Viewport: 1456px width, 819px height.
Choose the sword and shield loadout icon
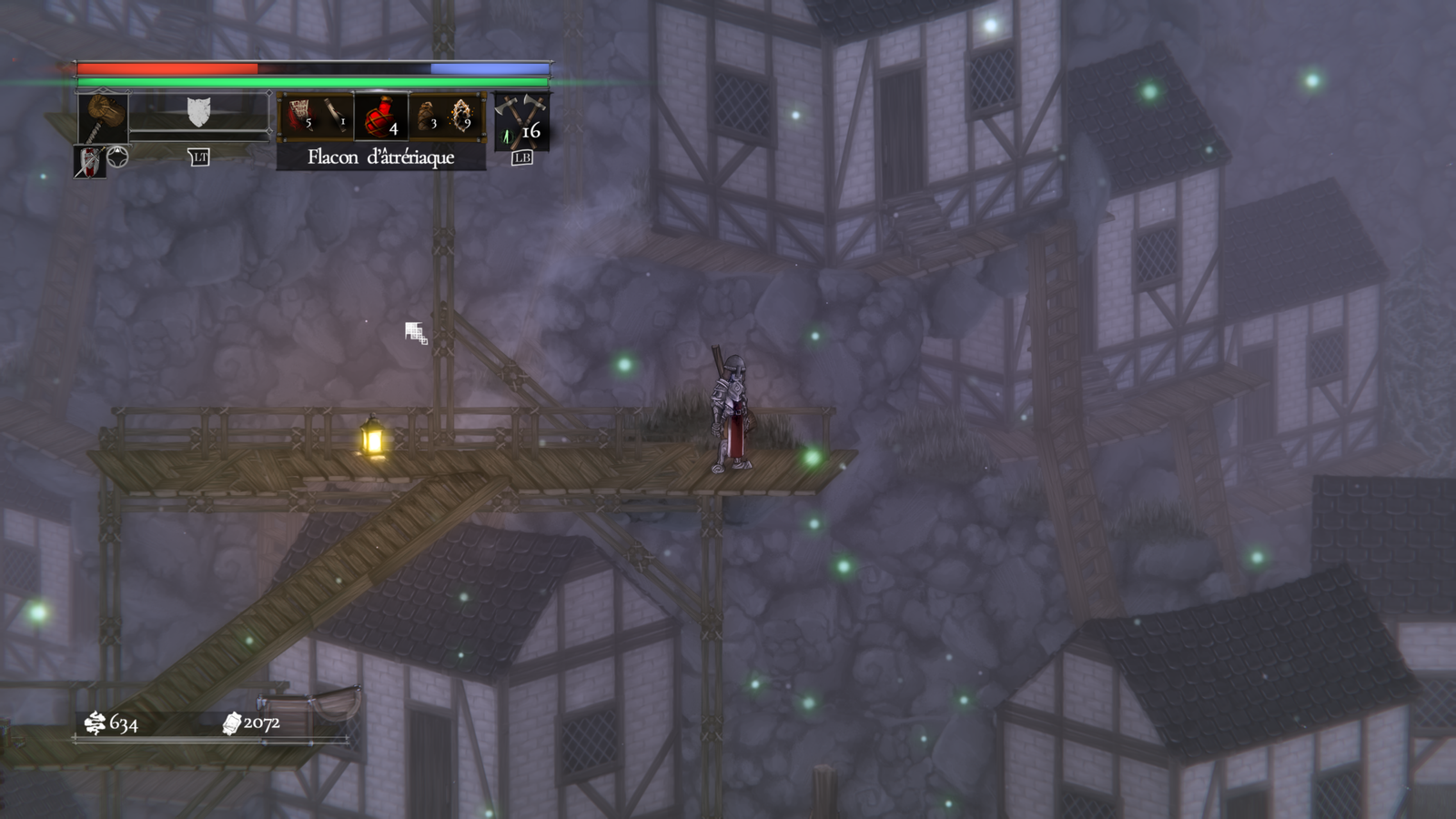88,162
